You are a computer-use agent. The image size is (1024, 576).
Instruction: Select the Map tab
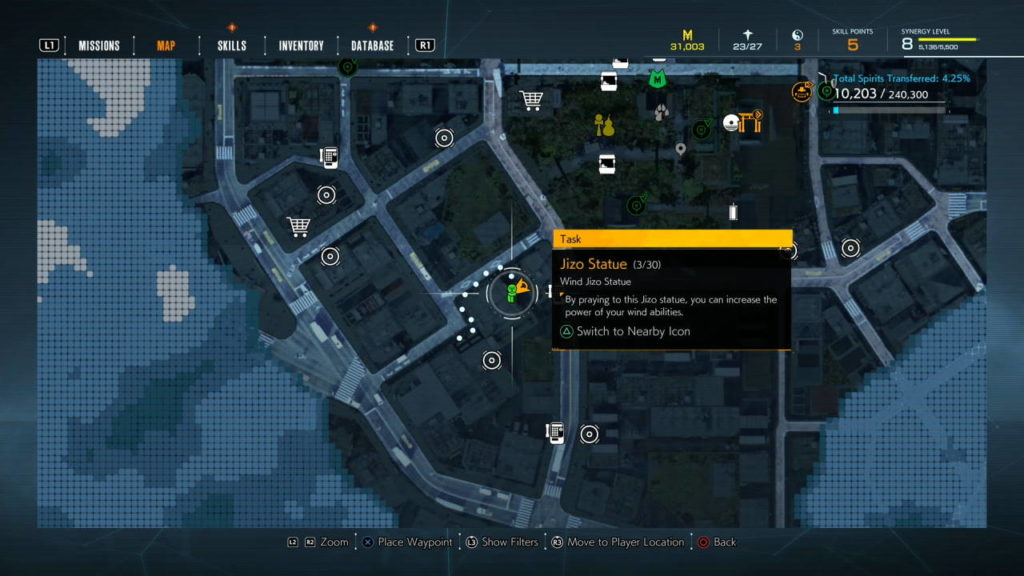click(x=166, y=45)
